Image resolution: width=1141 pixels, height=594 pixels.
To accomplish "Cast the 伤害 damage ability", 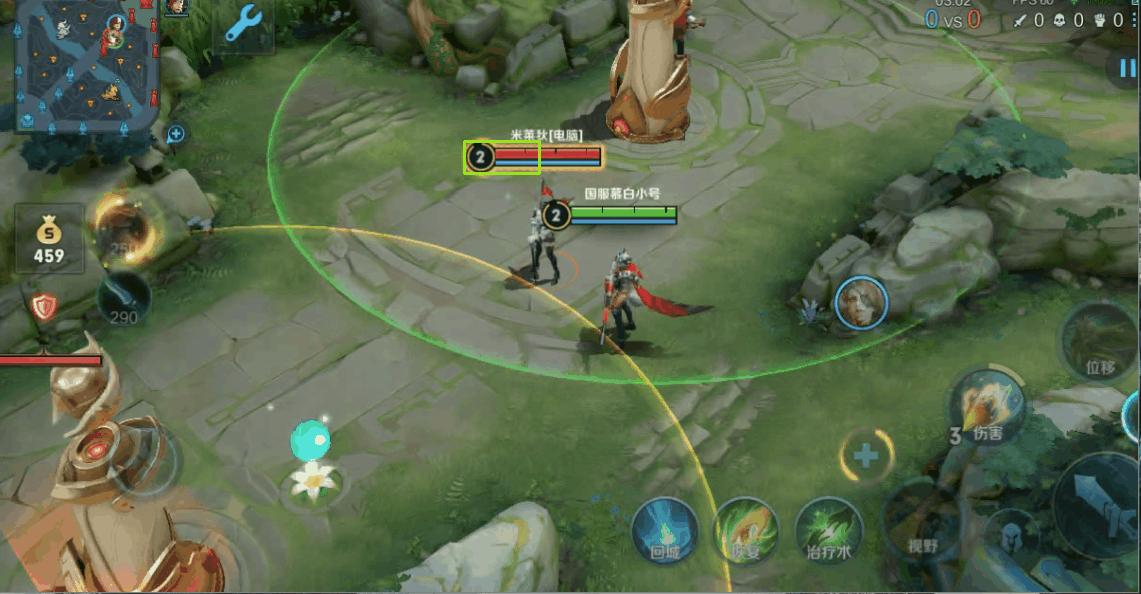I will [x=987, y=407].
